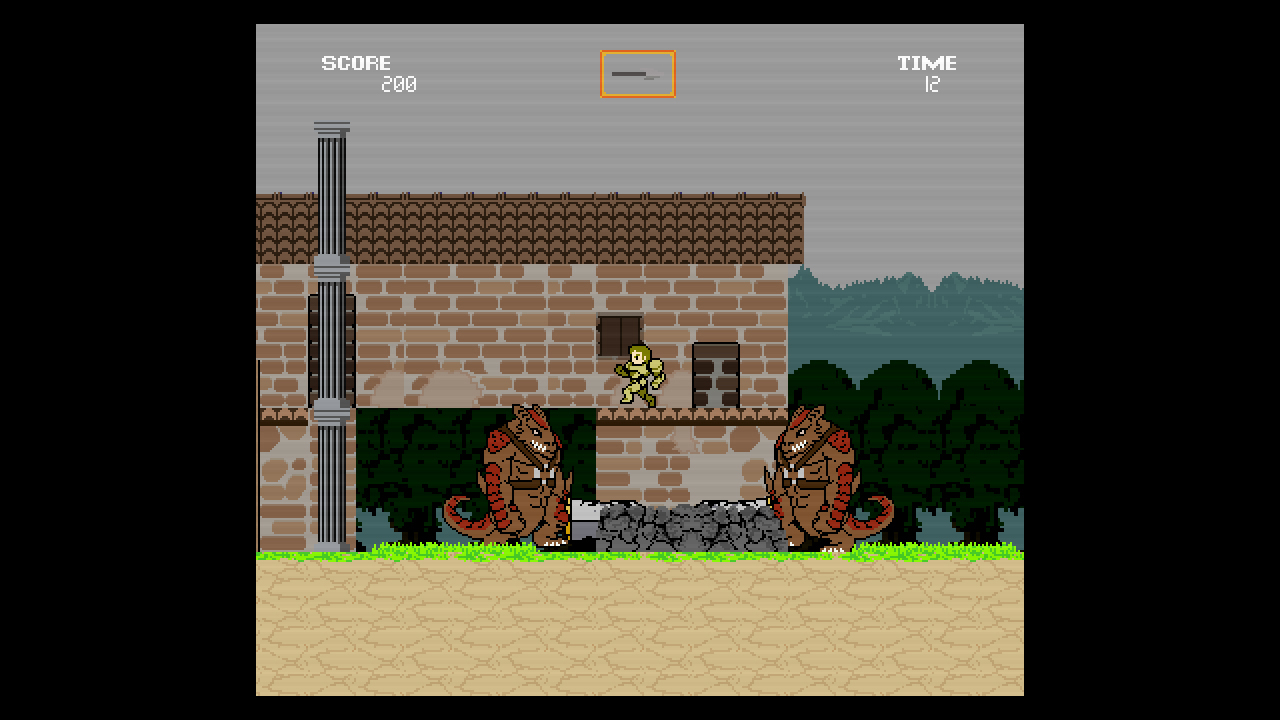Click the SCORE label in the HUD
This screenshot has height=720, width=1280.
coord(356,62)
